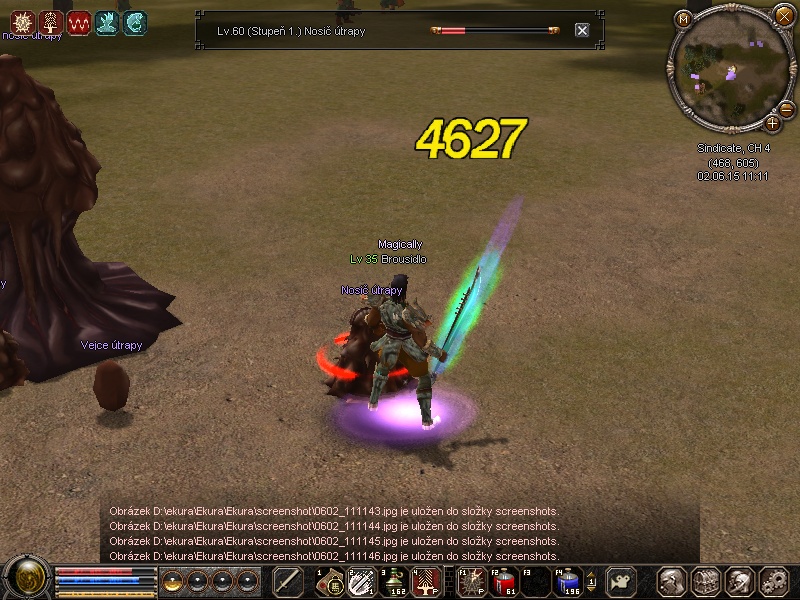Close the Nosič útrapy target bar
The height and width of the screenshot is (600, 800).
[x=582, y=31]
